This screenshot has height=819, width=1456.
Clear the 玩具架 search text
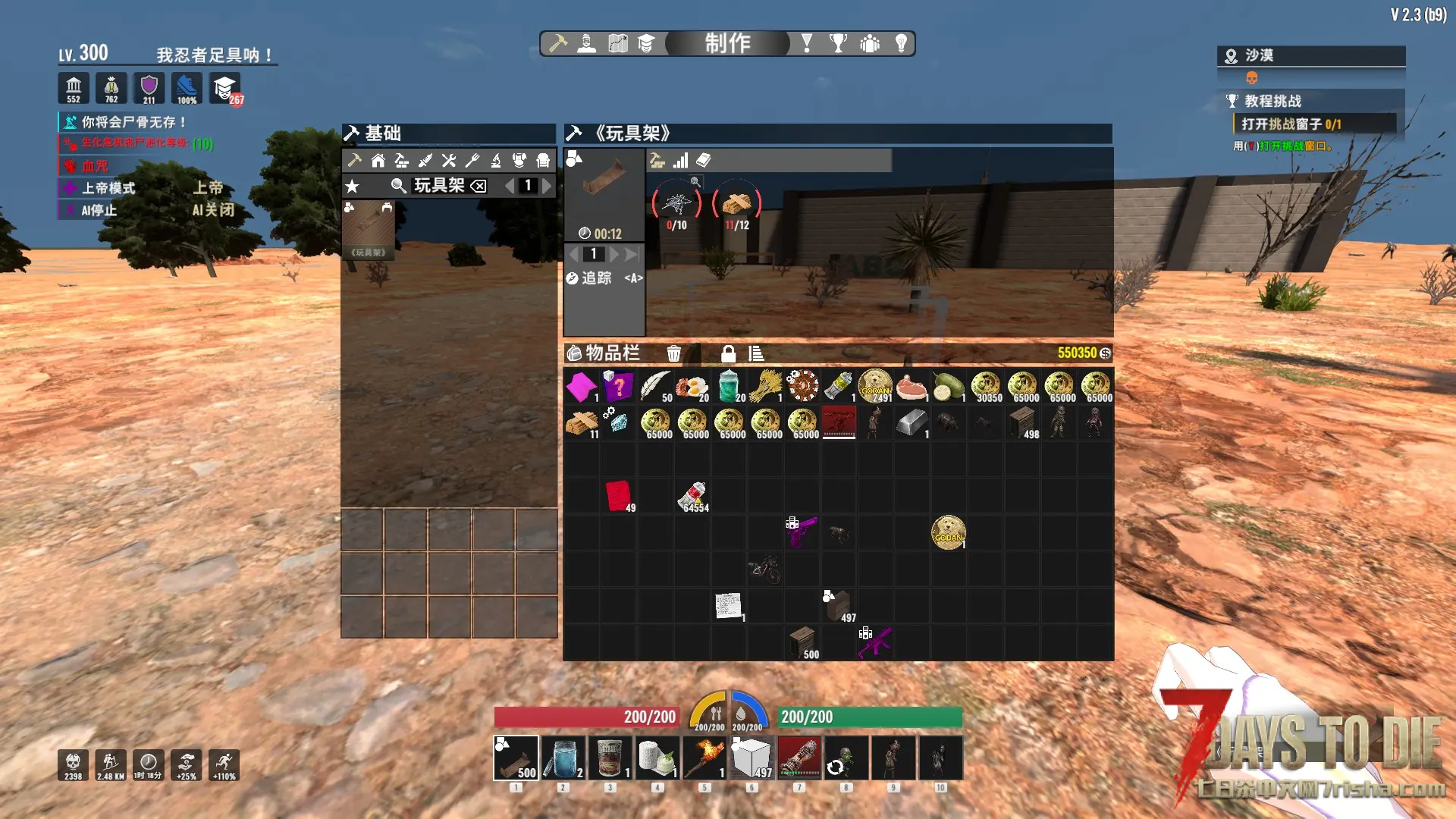click(x=479, y=186)
